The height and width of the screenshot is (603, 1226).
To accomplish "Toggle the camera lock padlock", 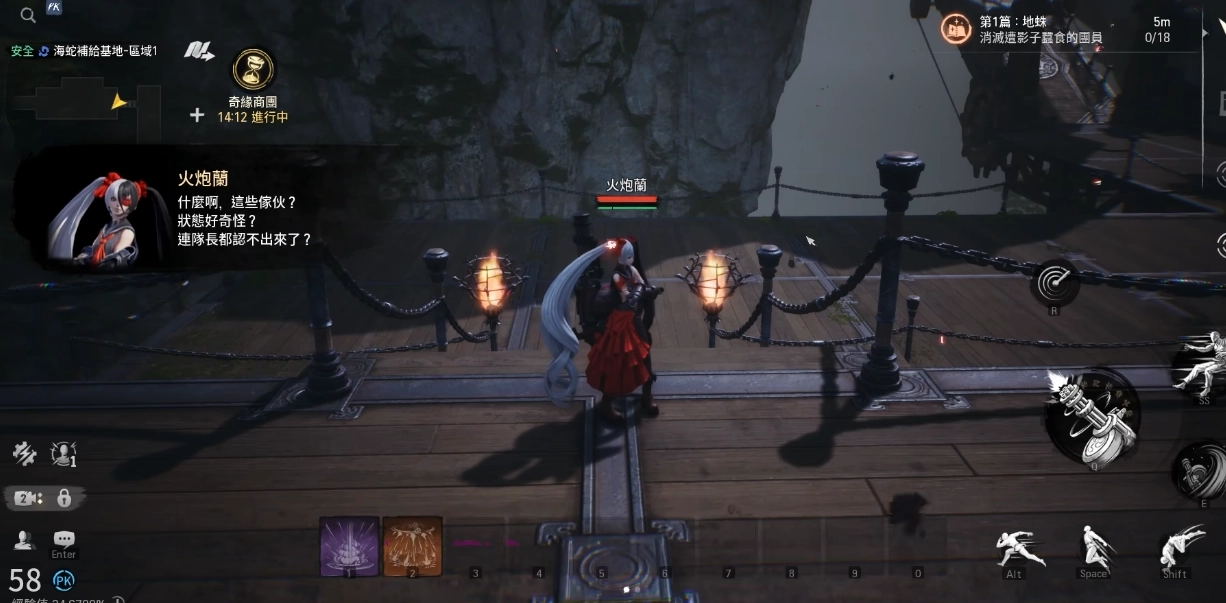I will tap(64, 498).
